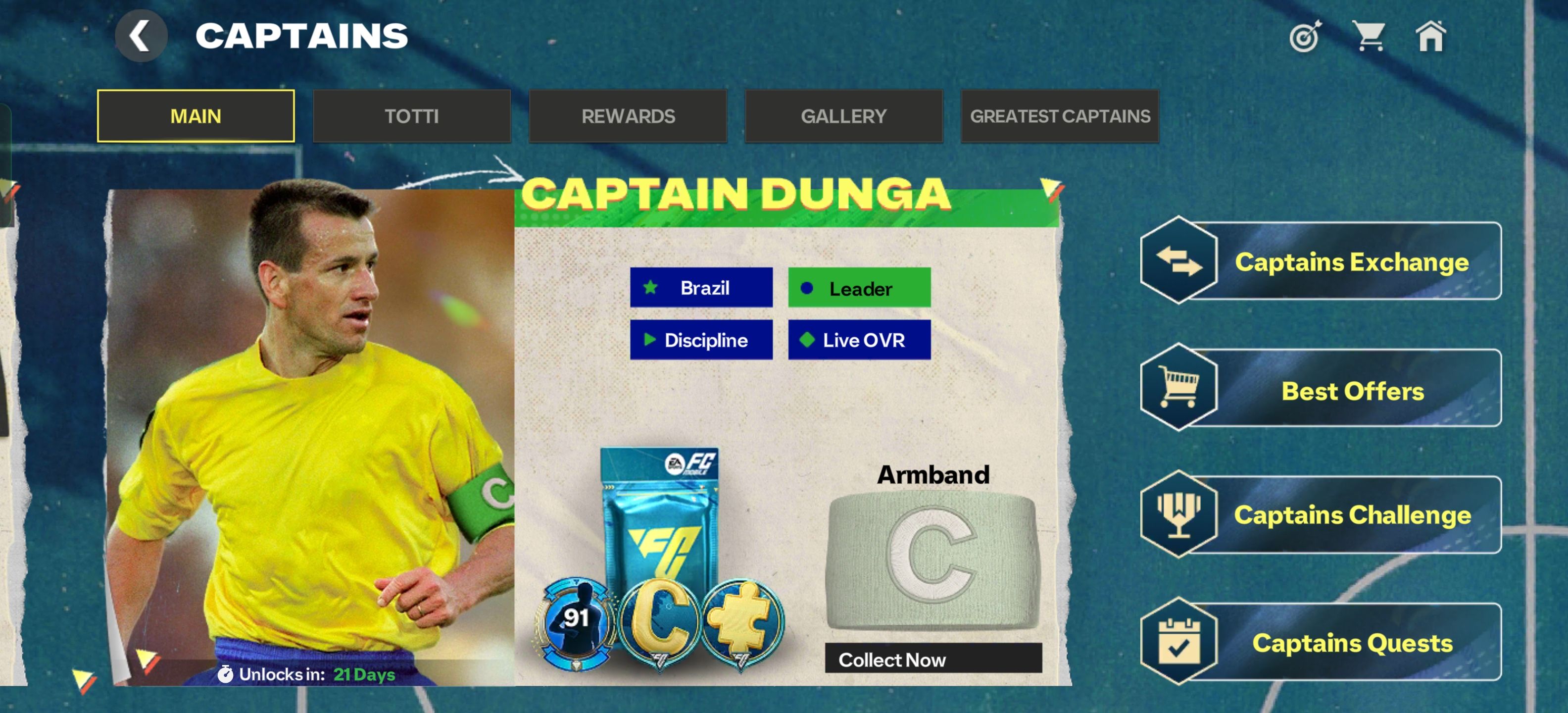The height and width of the screenshot is (713, 1568).
Task: Open Captains Quests
Action: click(x=1321, y=642)
